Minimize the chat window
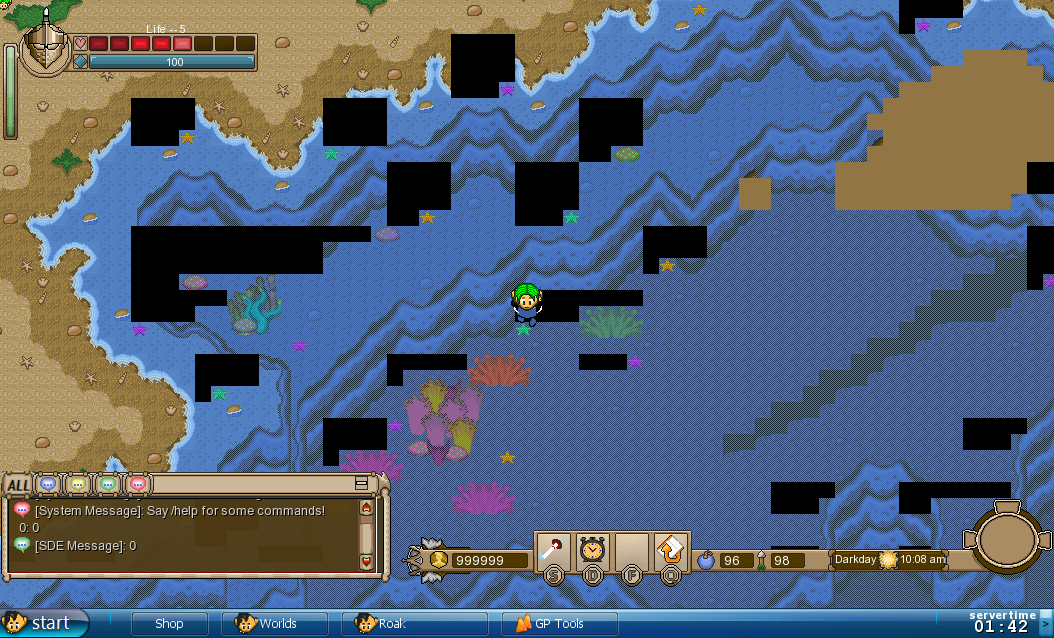The height and width of the screenshot is (638, 1054). (x=361, y=483)
